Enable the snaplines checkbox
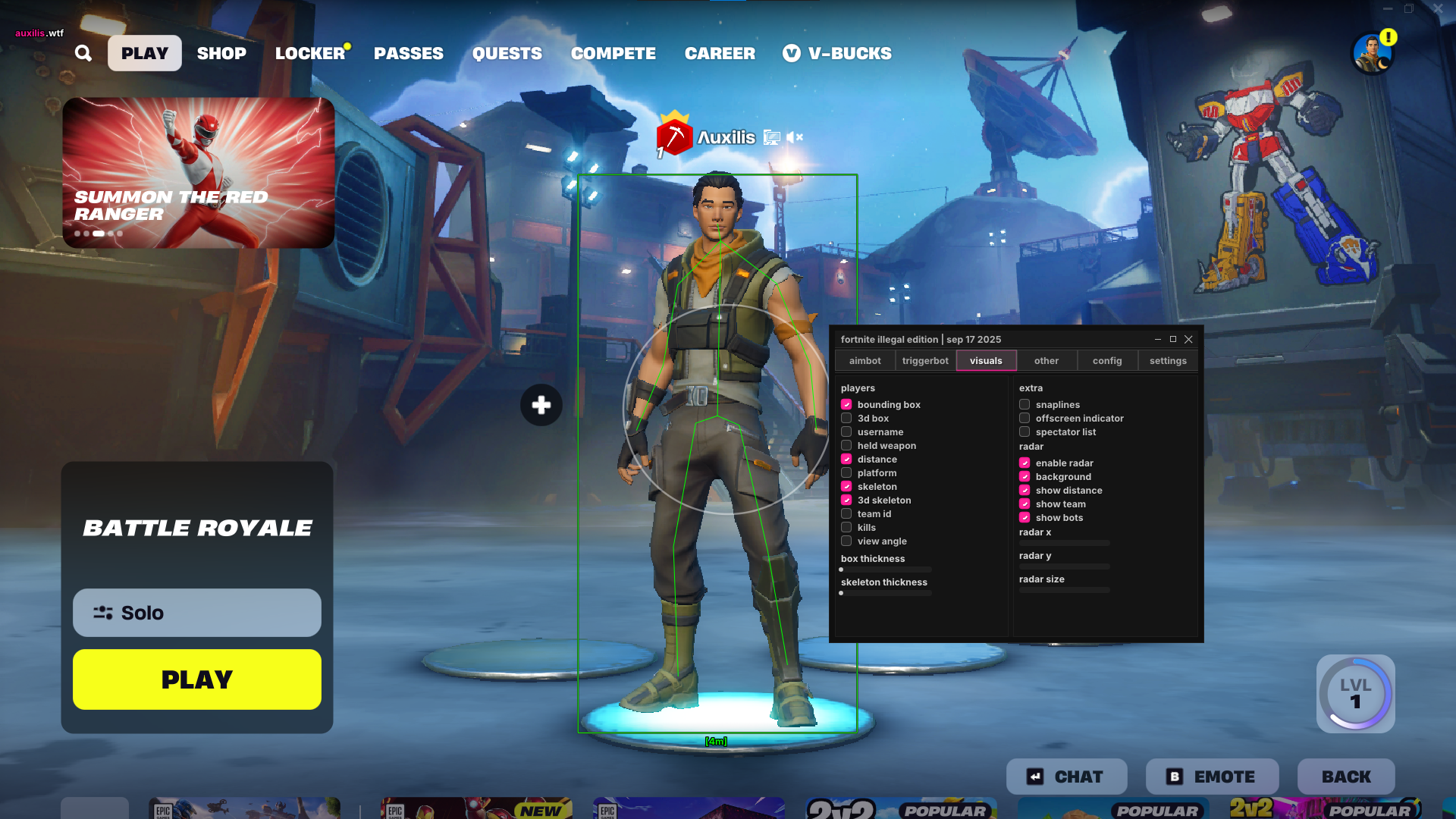 1025,404
